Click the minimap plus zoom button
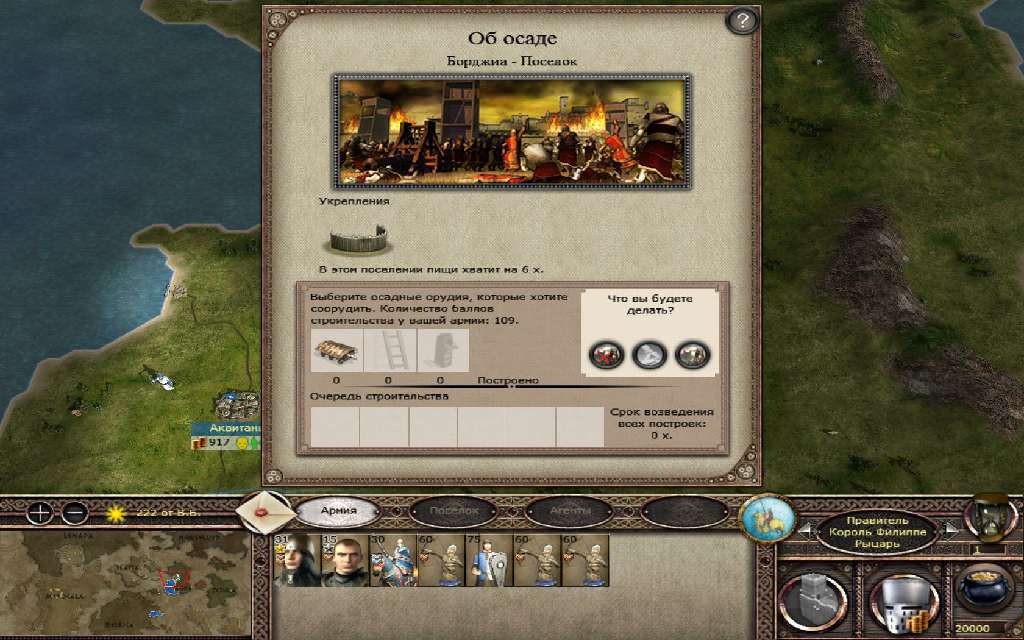 [40, 514]
